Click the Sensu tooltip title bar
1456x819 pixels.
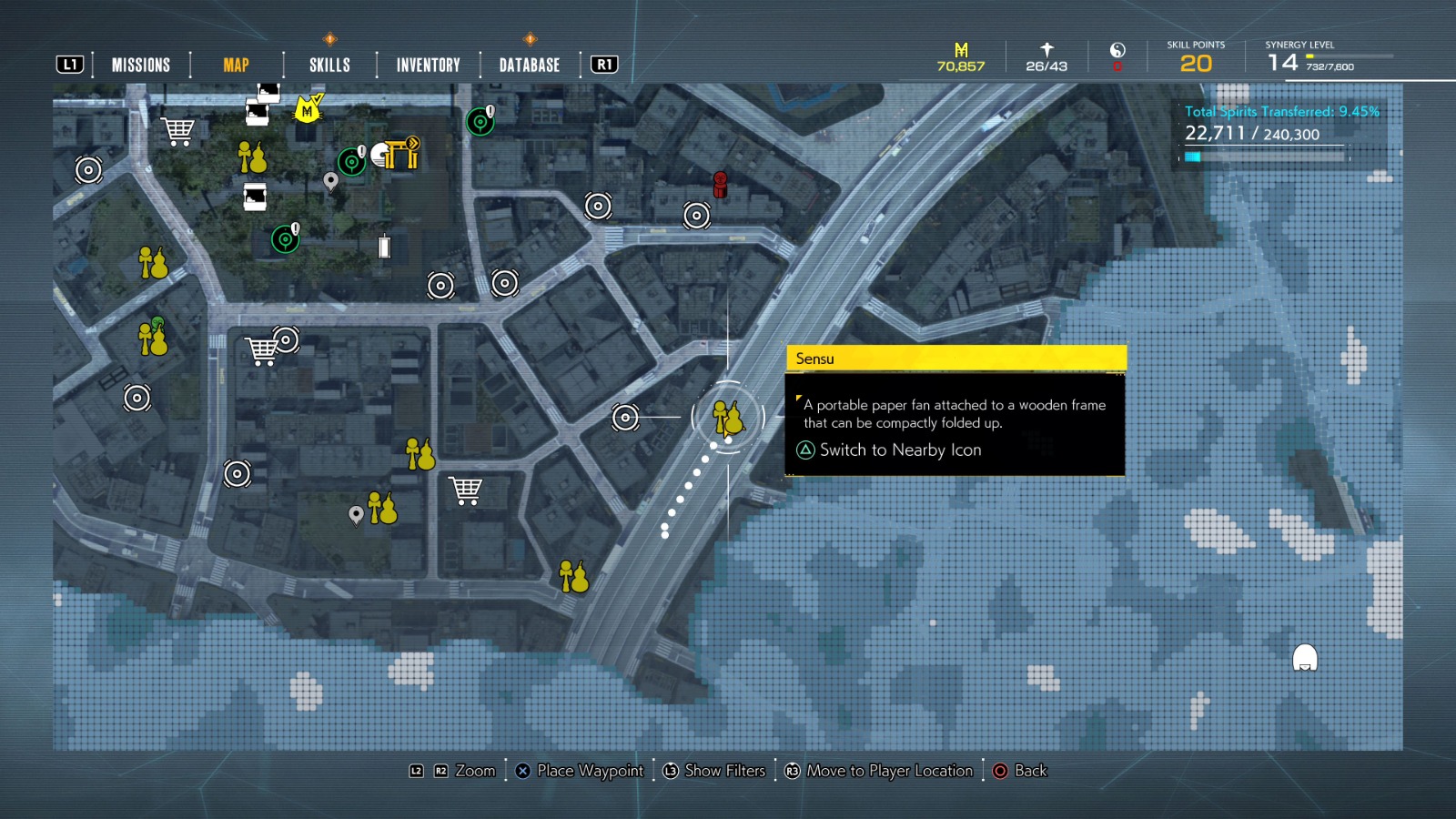point(955,359)
